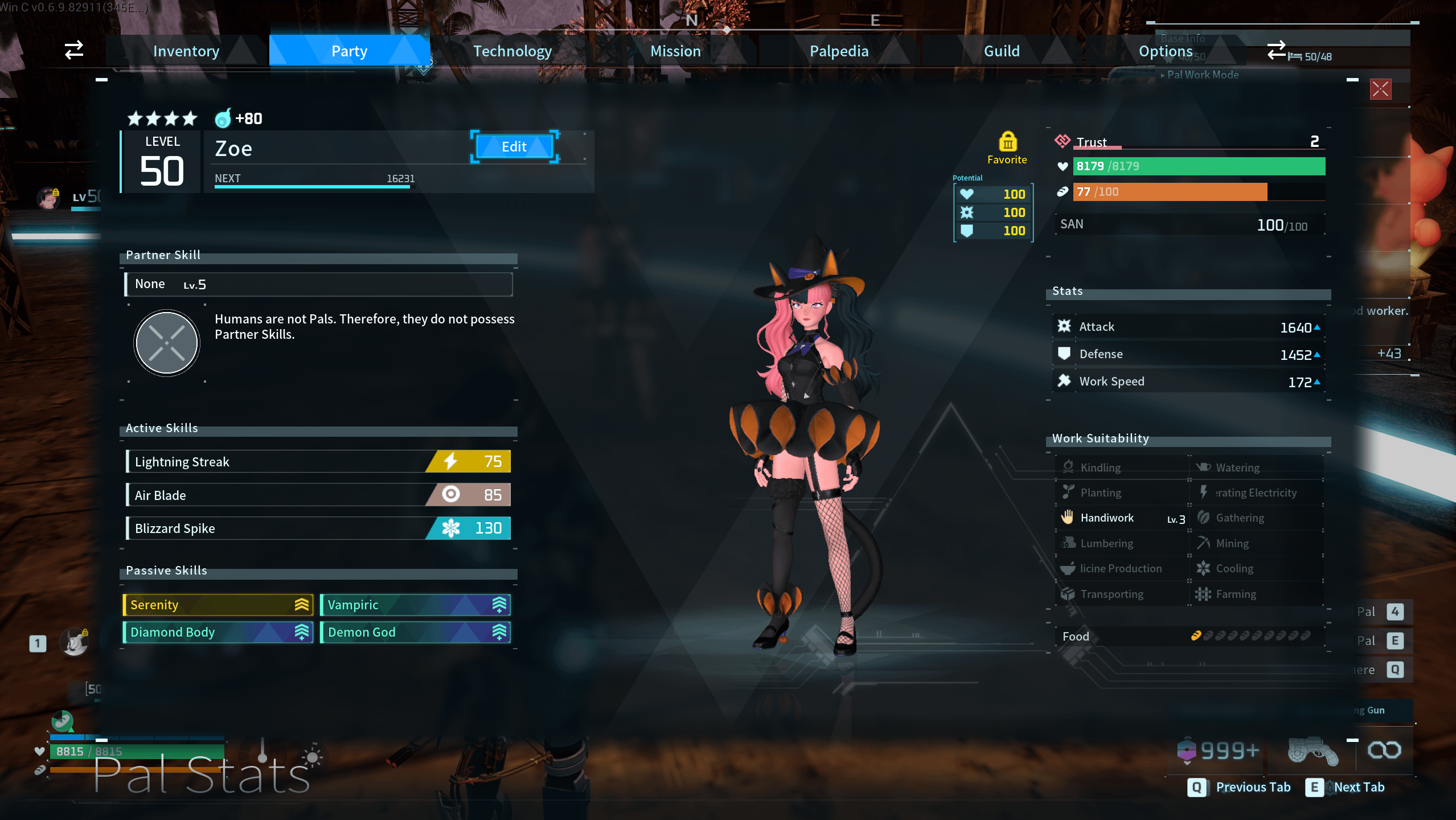Viewport: 1456px width, 820px height.
Task: Close the stats panel with red X
Action: tap(1380, 89)
